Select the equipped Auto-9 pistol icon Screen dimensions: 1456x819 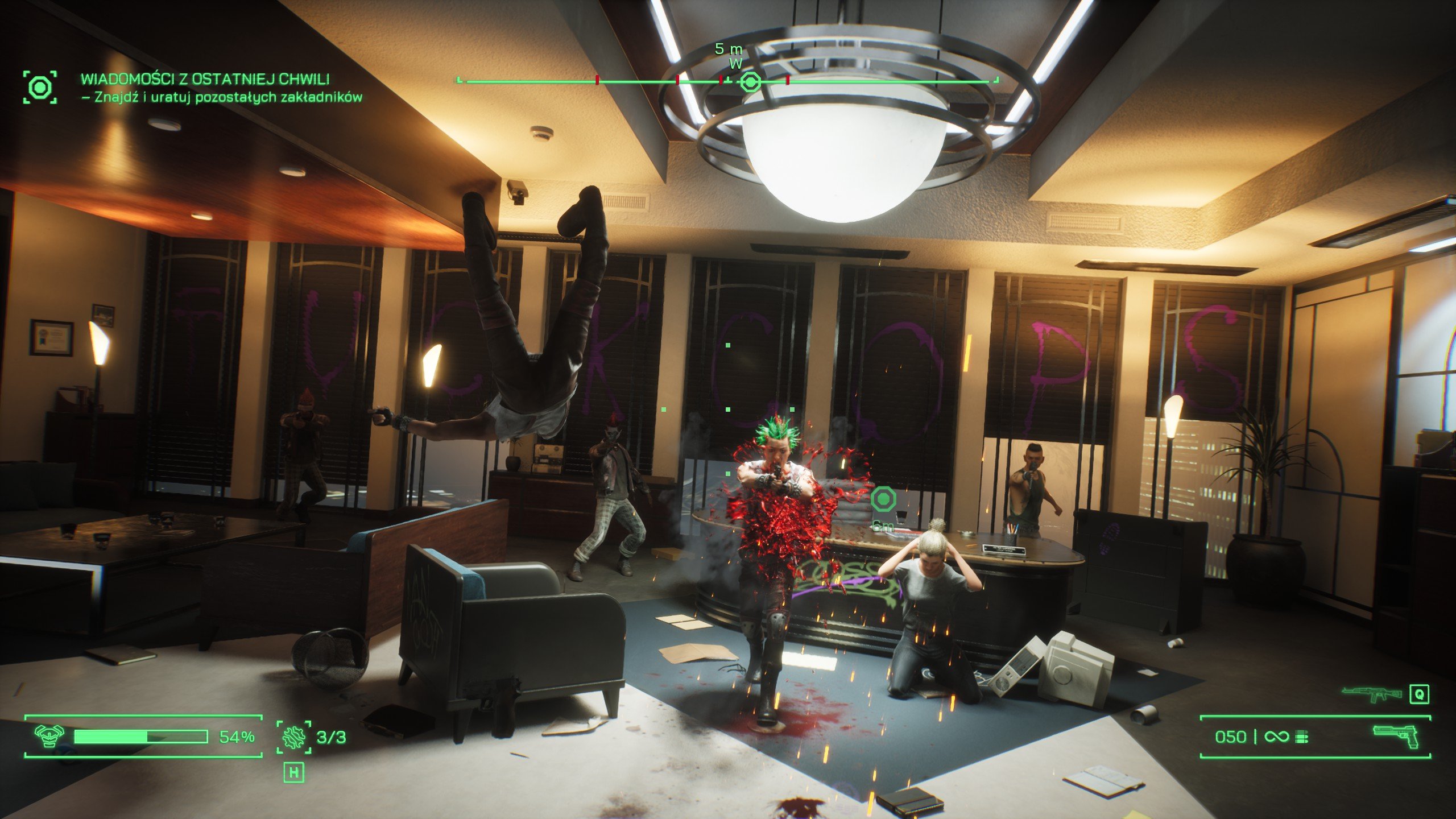tap(1396, 737)
